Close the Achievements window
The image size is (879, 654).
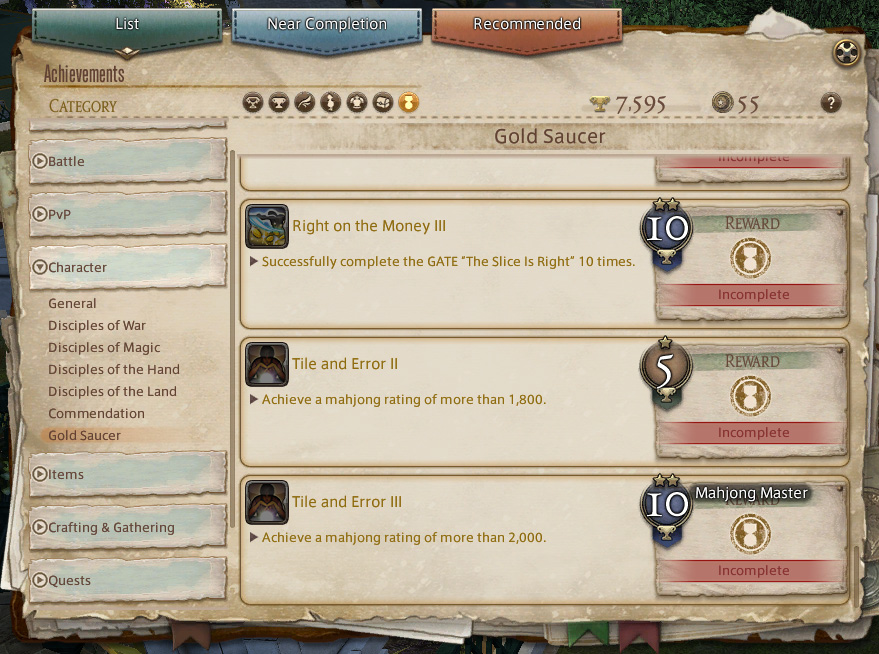pyautogui.click(x=846, y=53)
